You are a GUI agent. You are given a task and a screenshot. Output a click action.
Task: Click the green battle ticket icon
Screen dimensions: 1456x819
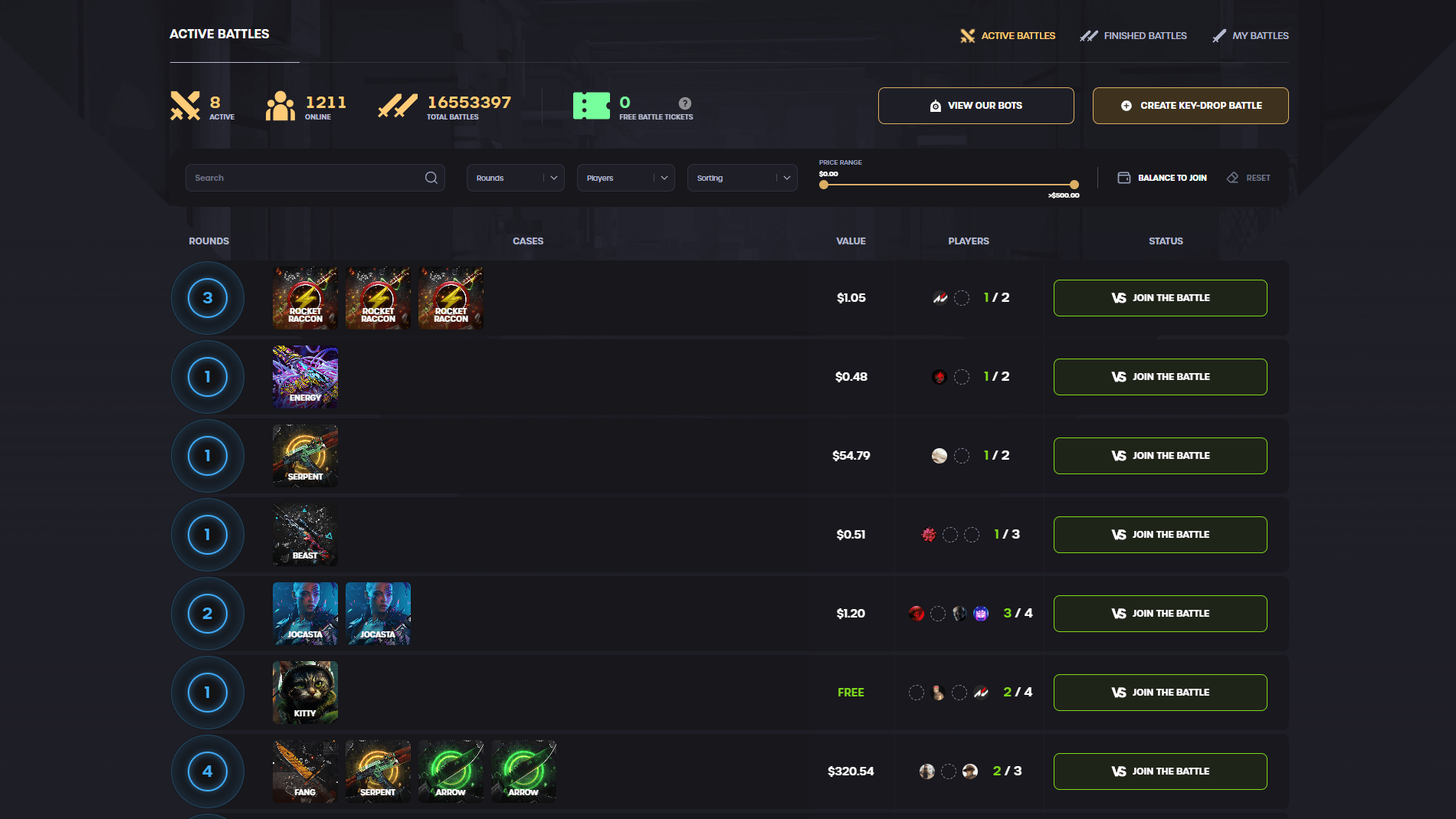click(x=590, y=105)
